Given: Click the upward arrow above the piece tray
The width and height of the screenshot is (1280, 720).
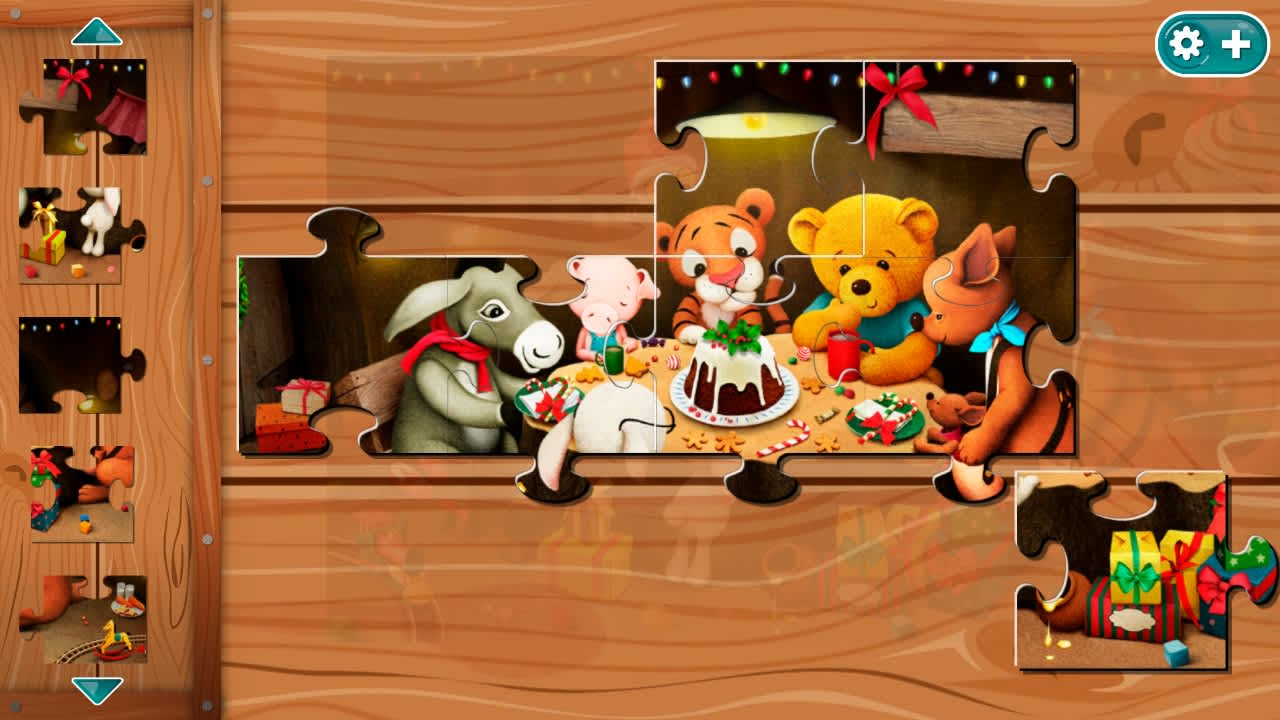Looking at the screenshot, I should pos(95,30).
